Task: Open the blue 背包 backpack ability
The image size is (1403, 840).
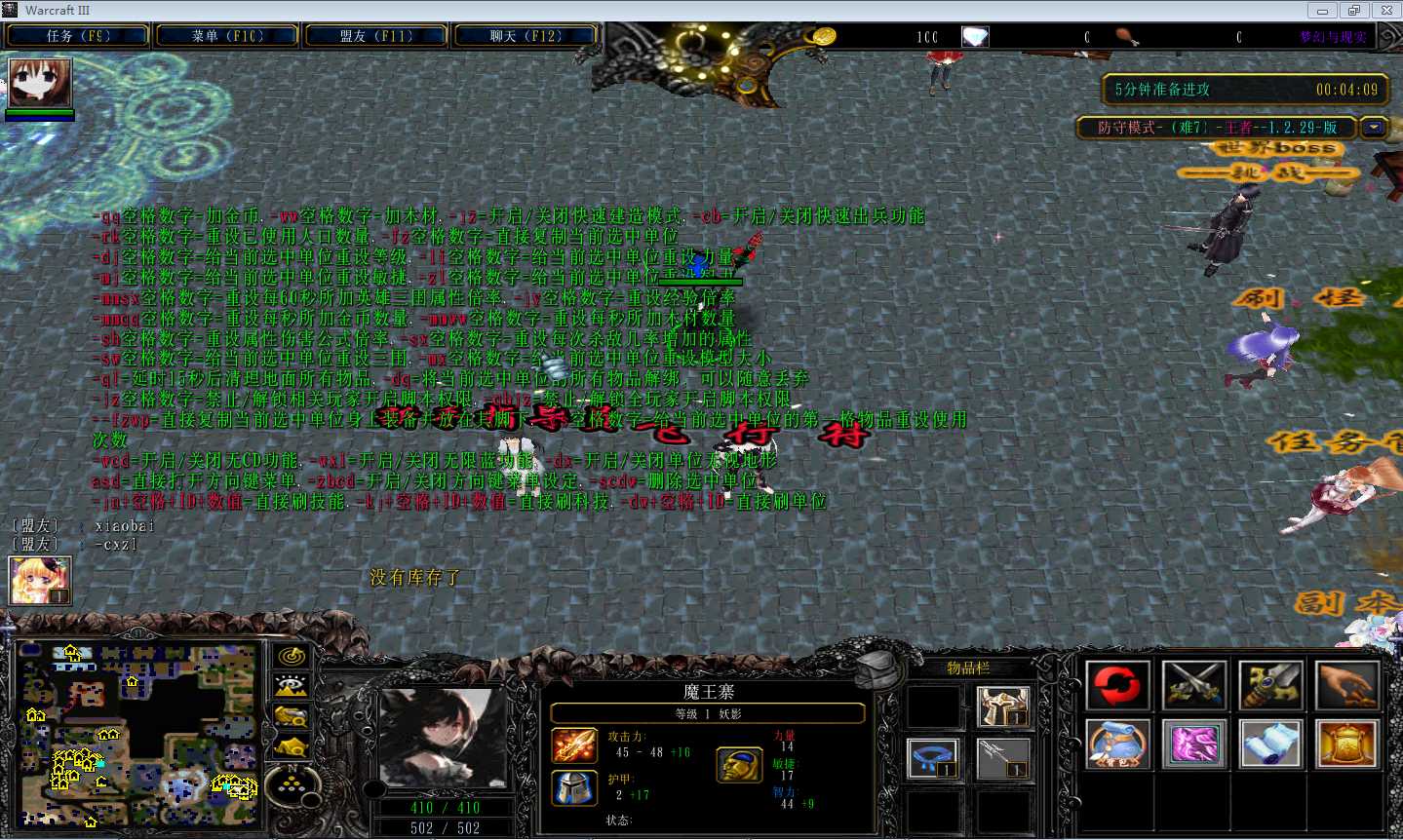Action: click(x=1117, y=745)
